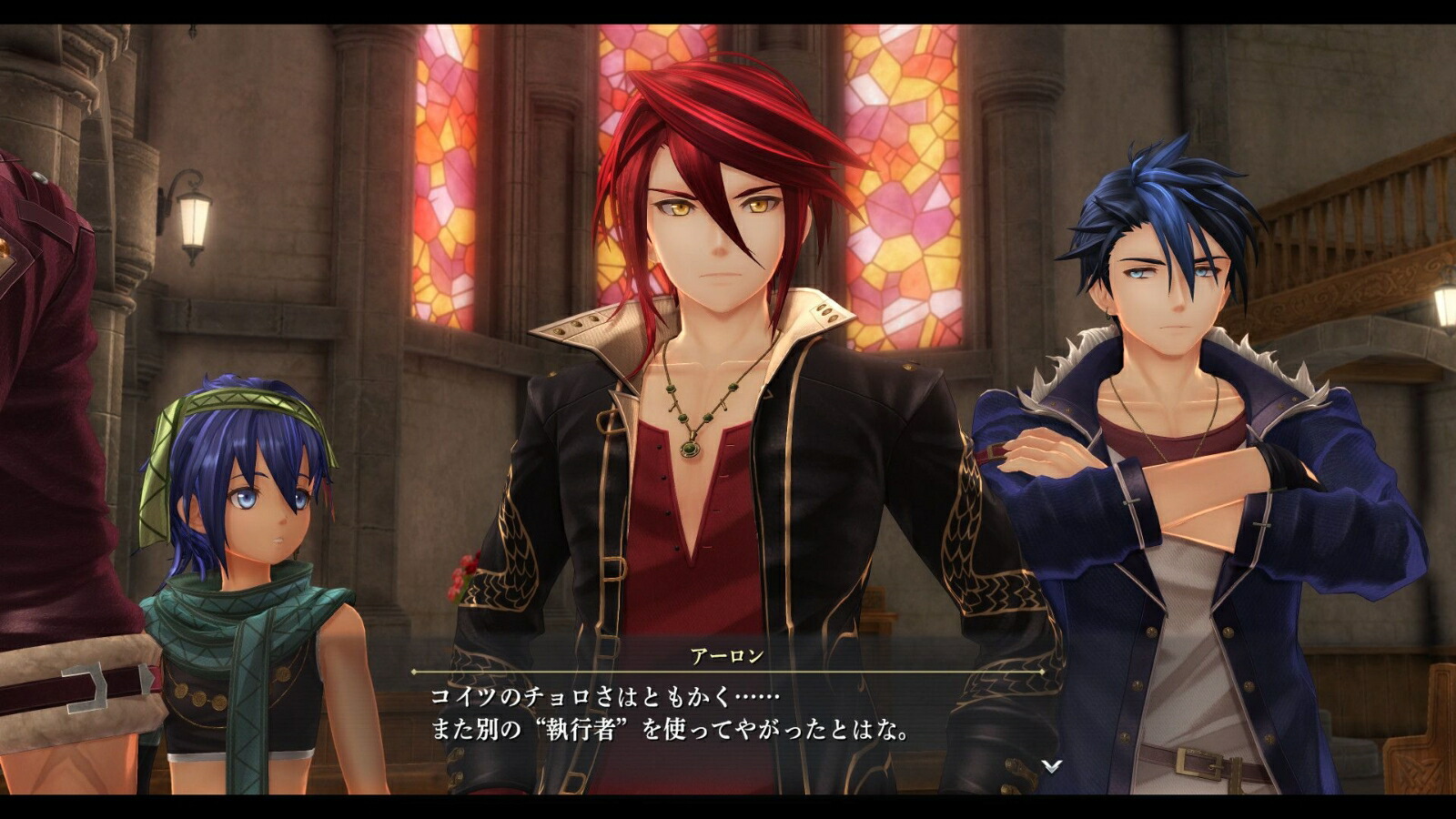Click the small red flower on Aaron's coat
The width and height of the screenshot is (1456, 819).
tap(462, 573)
